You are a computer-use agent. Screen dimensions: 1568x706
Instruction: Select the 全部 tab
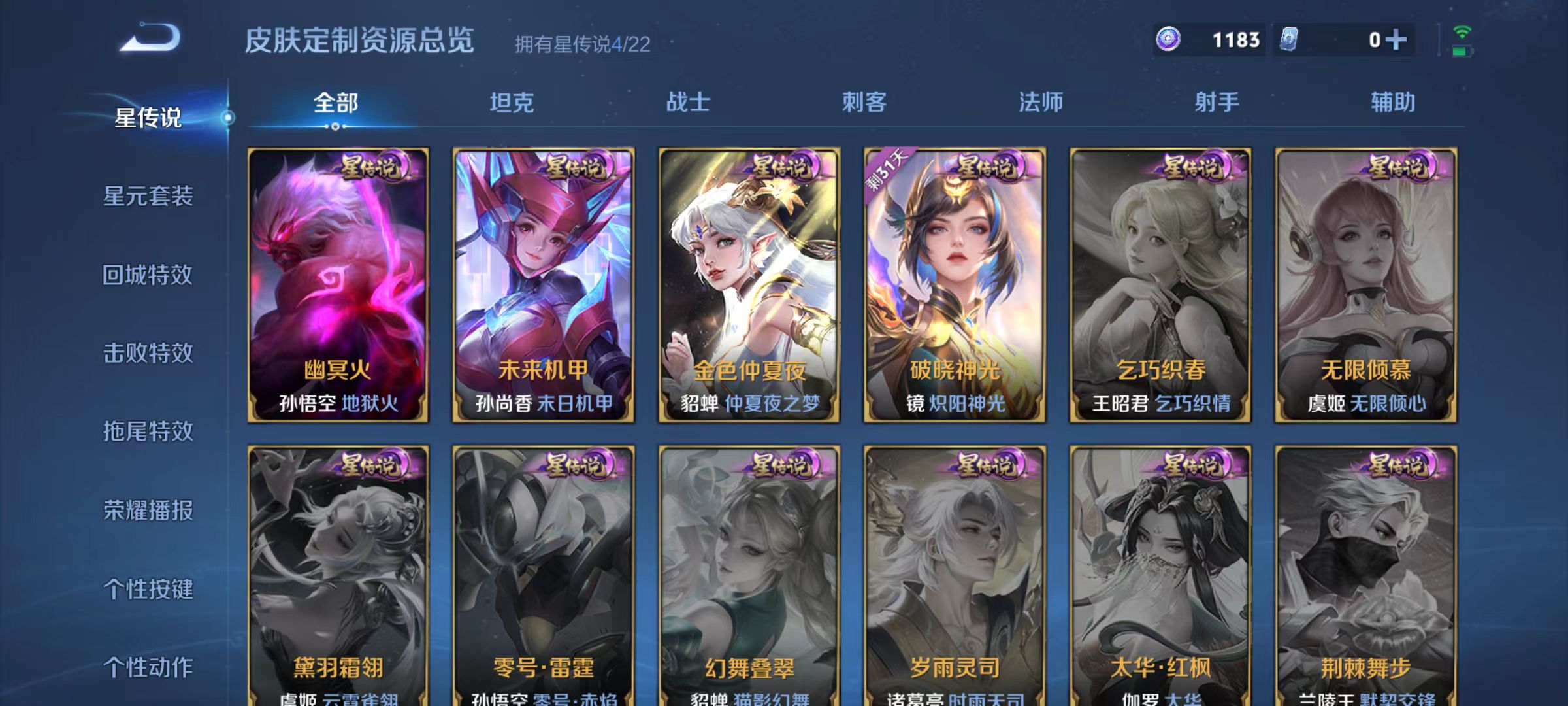click(335, 102)
